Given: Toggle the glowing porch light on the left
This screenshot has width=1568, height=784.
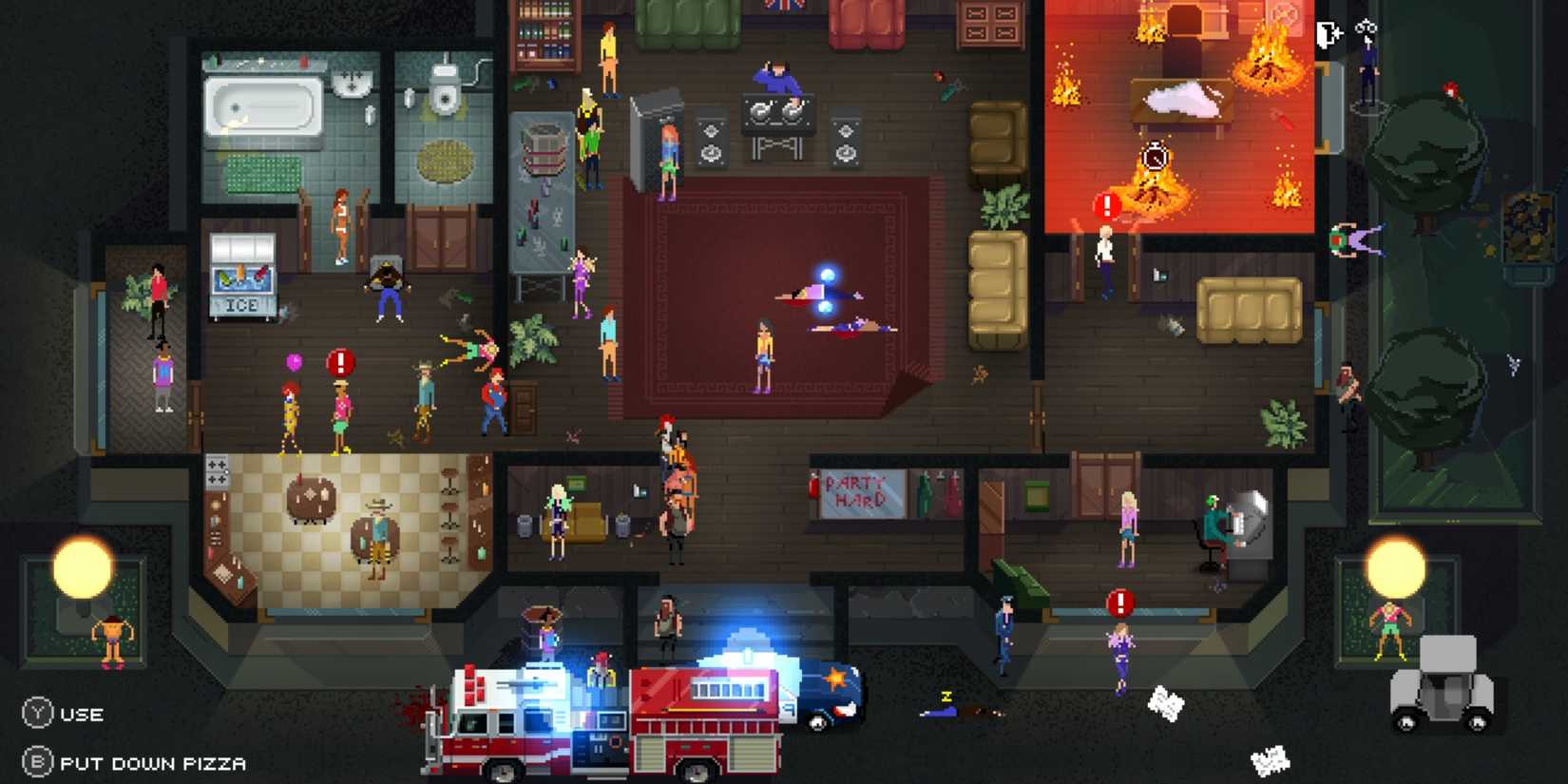Looking at the screenshot, I should click(81, 567).
